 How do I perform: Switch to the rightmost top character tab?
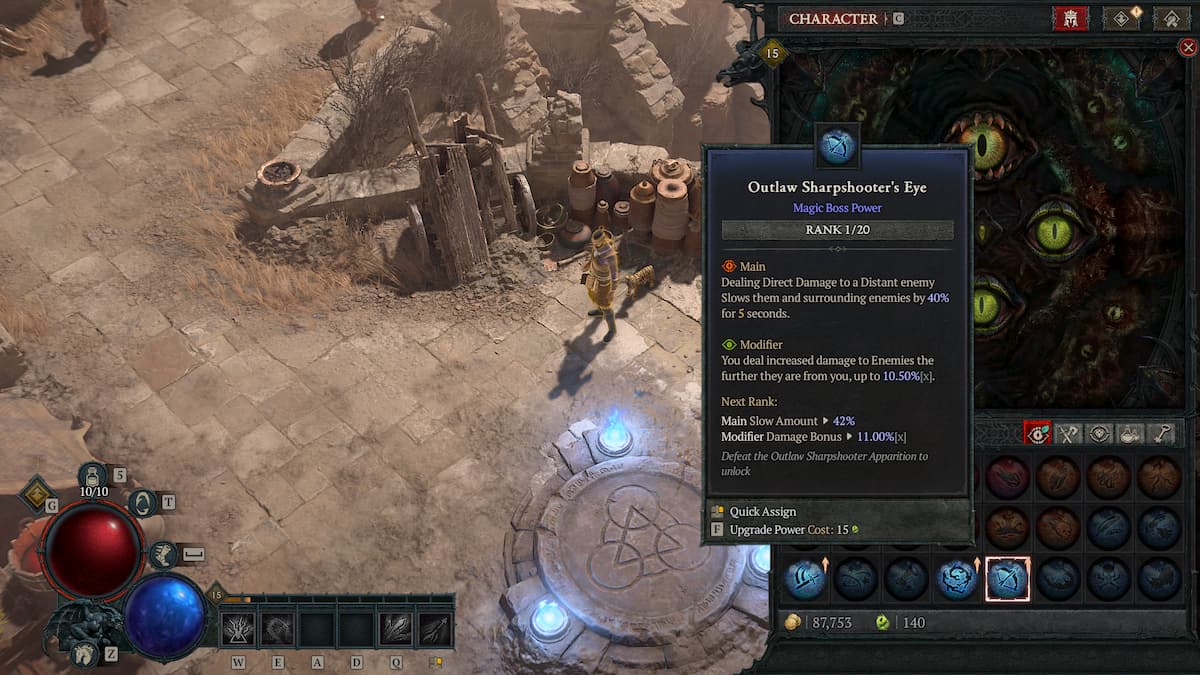[x=1171, y=19]
